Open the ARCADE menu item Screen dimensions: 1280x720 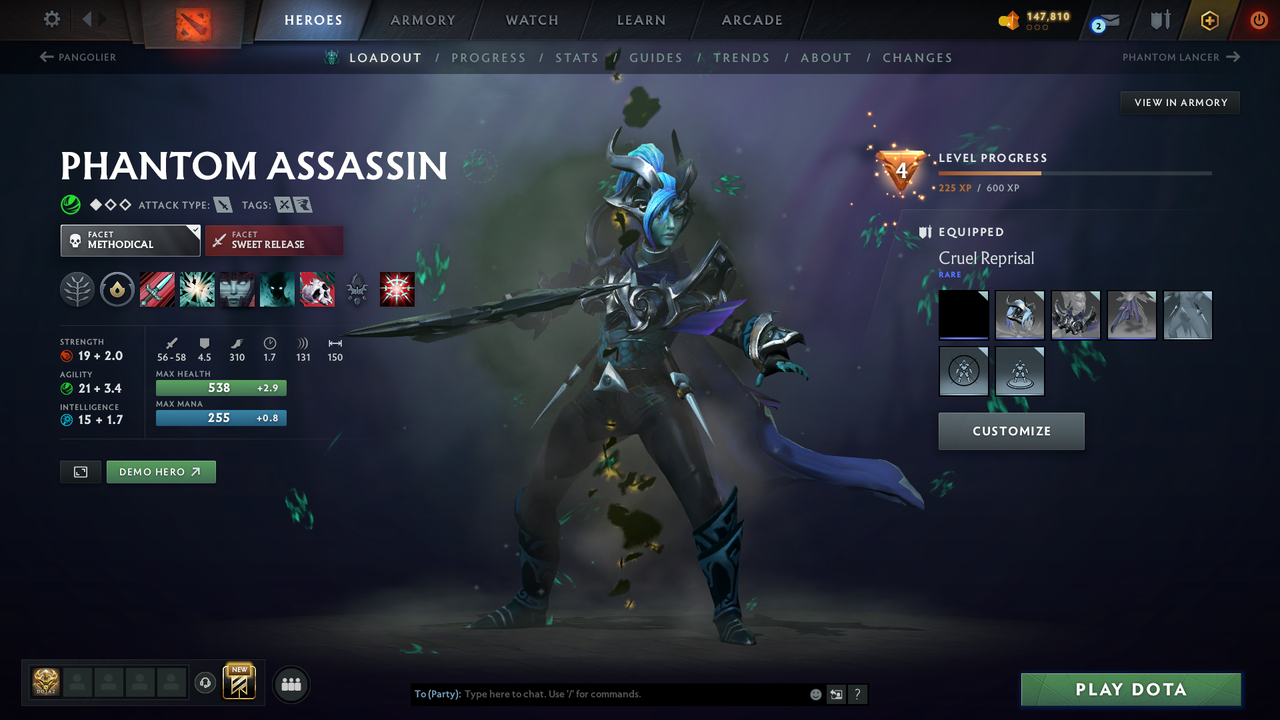(751, 20)
